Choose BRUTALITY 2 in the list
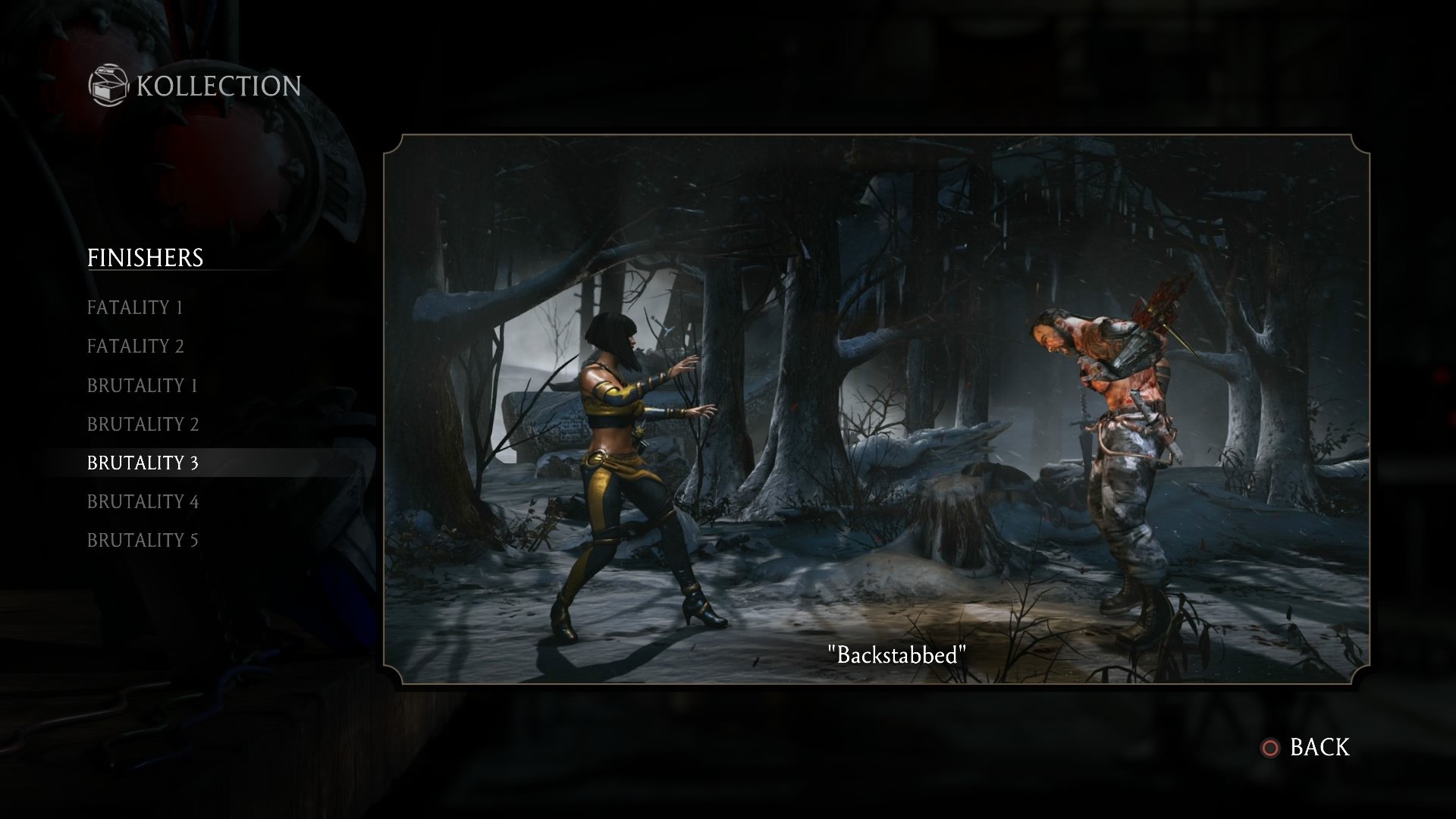The width and height of the screenshot is (1456, 819). (x=143, y=424)
